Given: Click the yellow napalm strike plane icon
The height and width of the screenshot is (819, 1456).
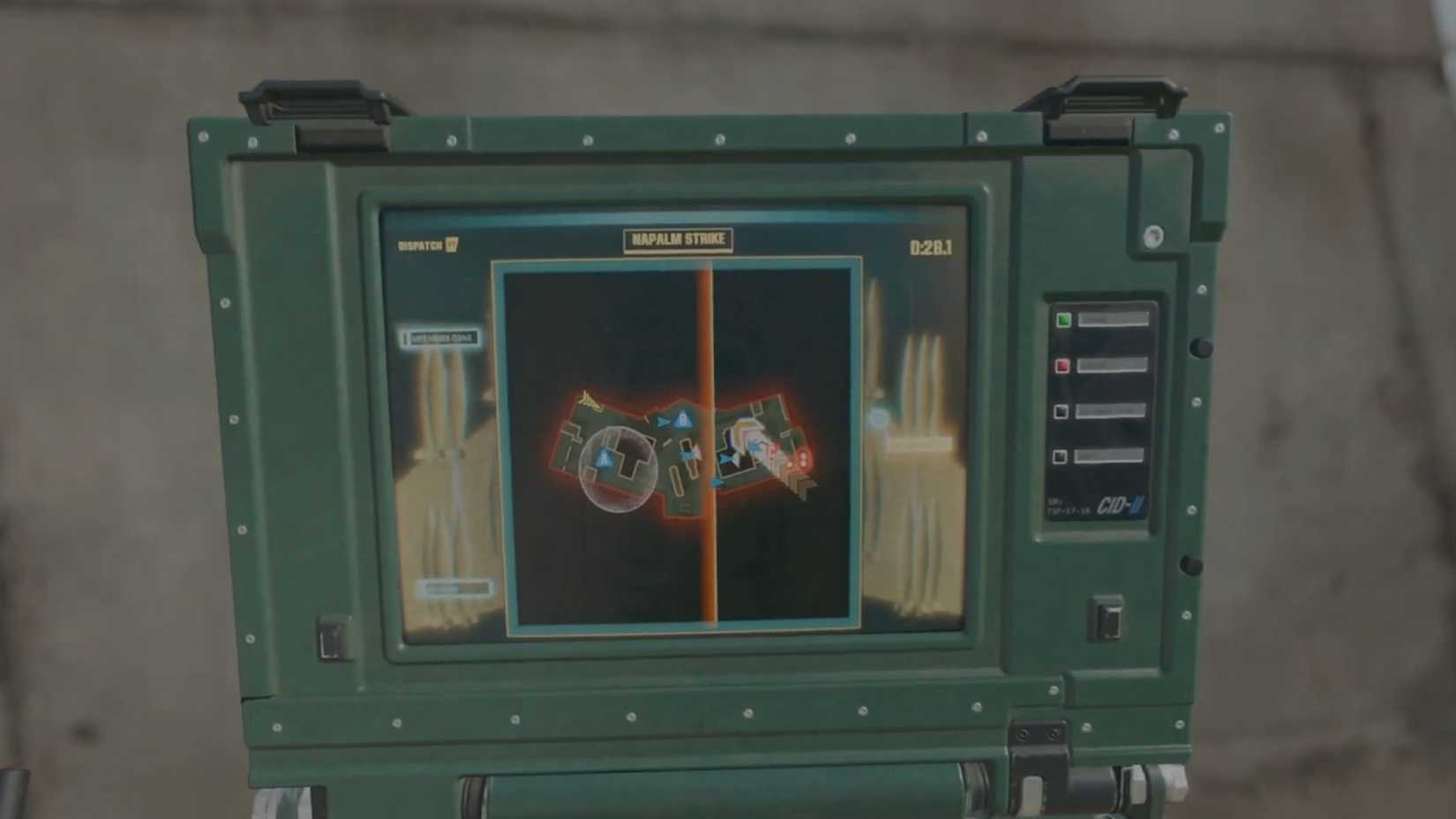Looking at the screenshot, I should point(589,401).
